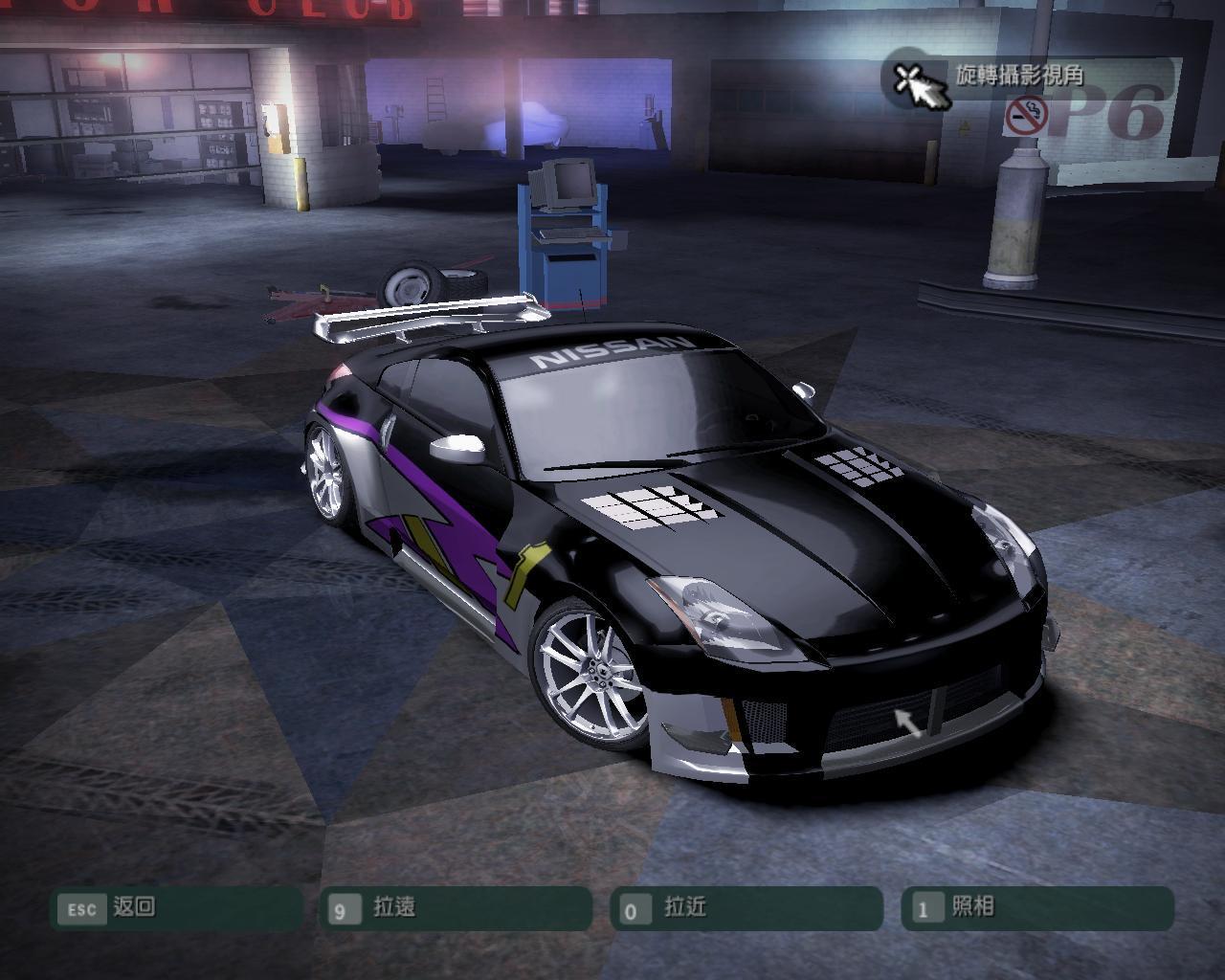Click the 返回 (Back) button

coord(176,907)
